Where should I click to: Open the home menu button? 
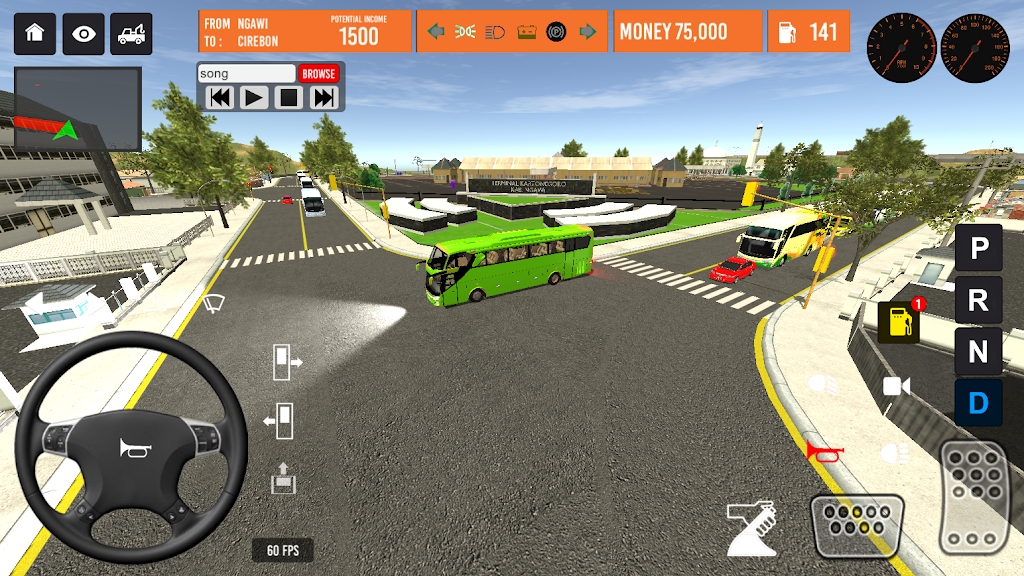pos(35,33)
